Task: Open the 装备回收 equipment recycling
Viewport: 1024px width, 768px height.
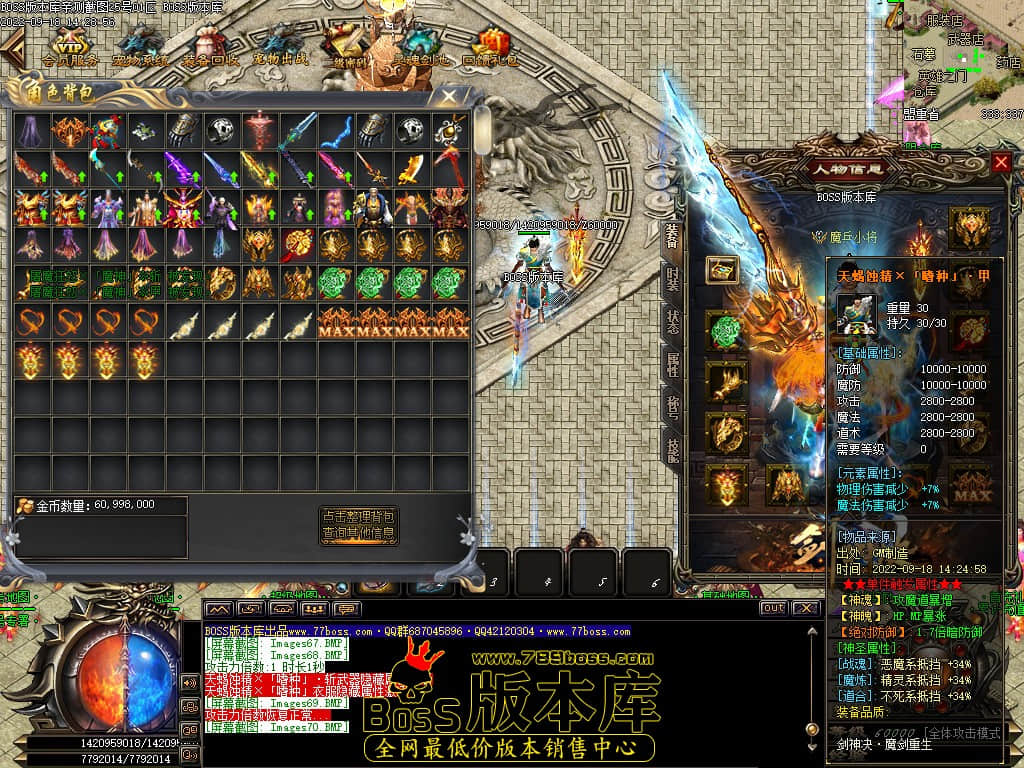Action: coord(210,46)
